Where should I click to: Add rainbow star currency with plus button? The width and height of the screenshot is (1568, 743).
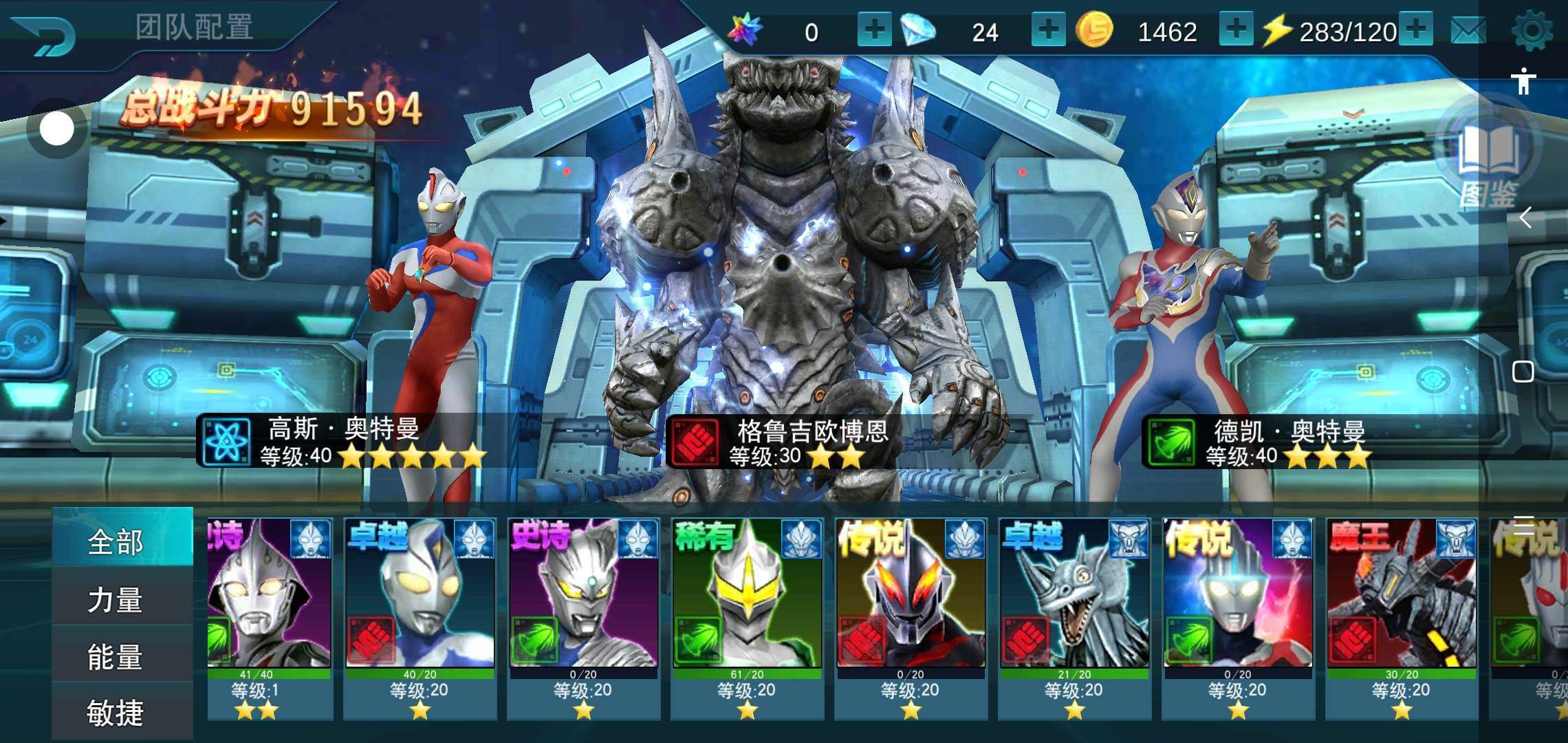coord(874,30)
